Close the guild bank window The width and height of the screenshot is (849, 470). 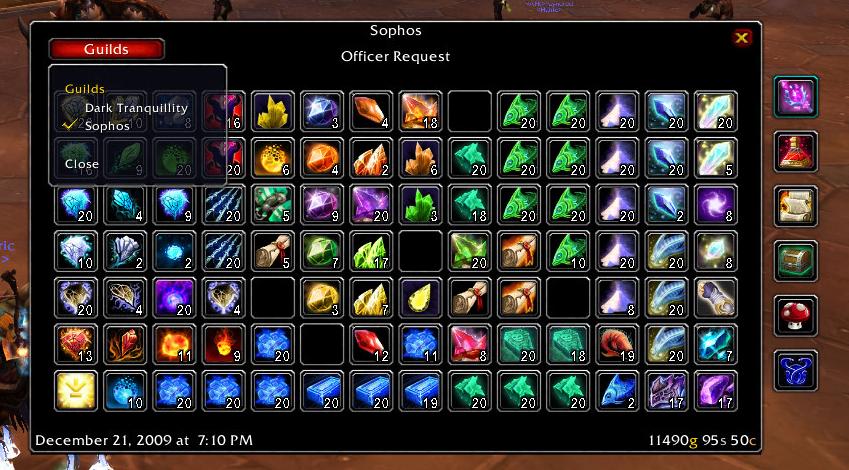pos(741,38)
